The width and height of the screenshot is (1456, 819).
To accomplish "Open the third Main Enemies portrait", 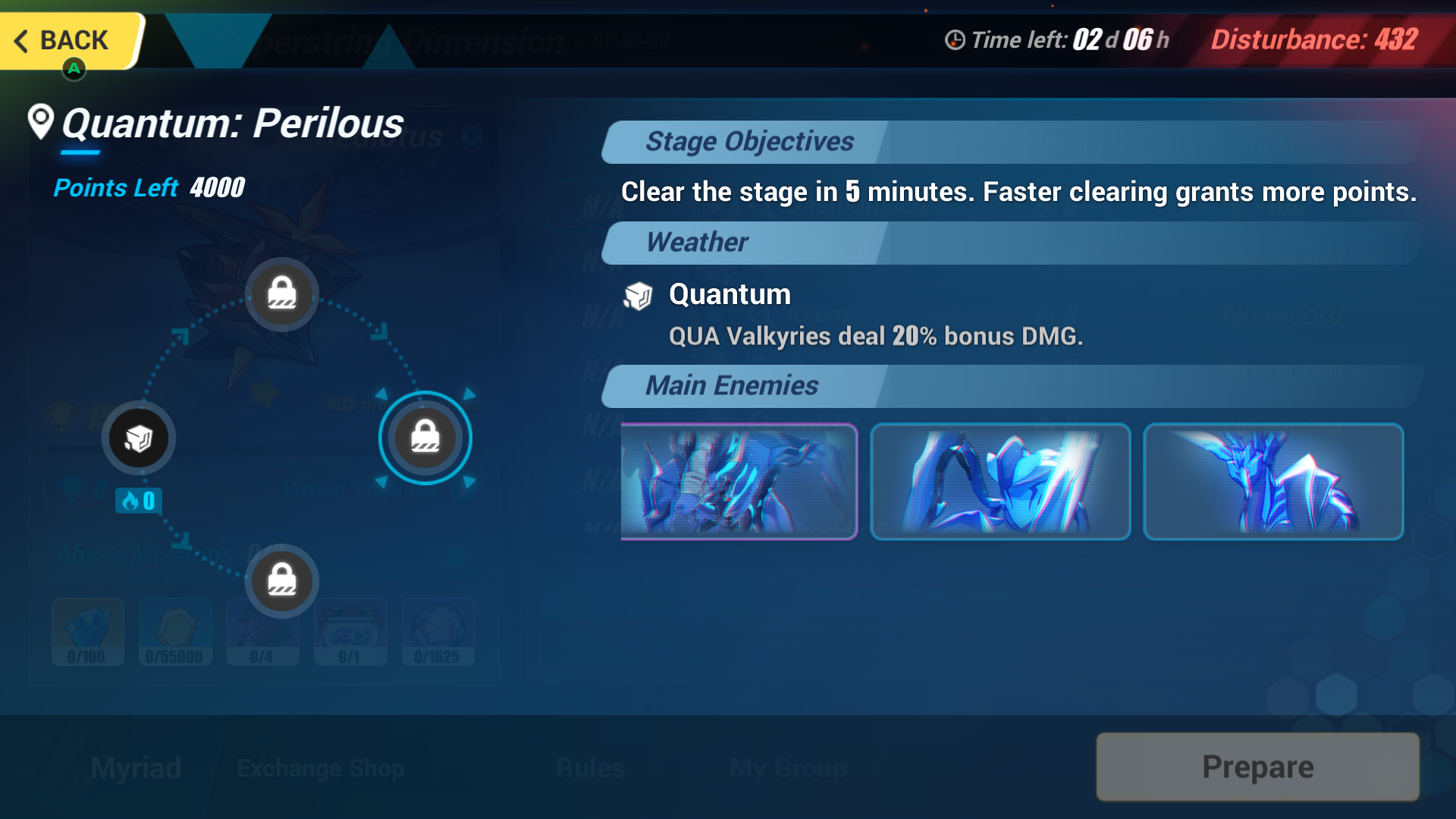I will pyautogui.click(x=1273, y=482).
